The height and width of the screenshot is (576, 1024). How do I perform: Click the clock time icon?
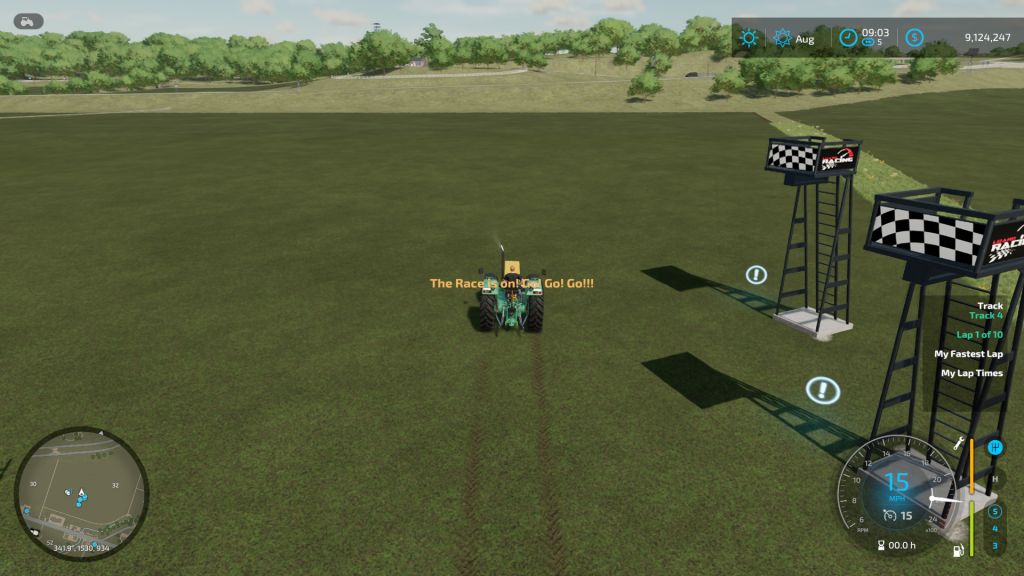pos(848,38)
